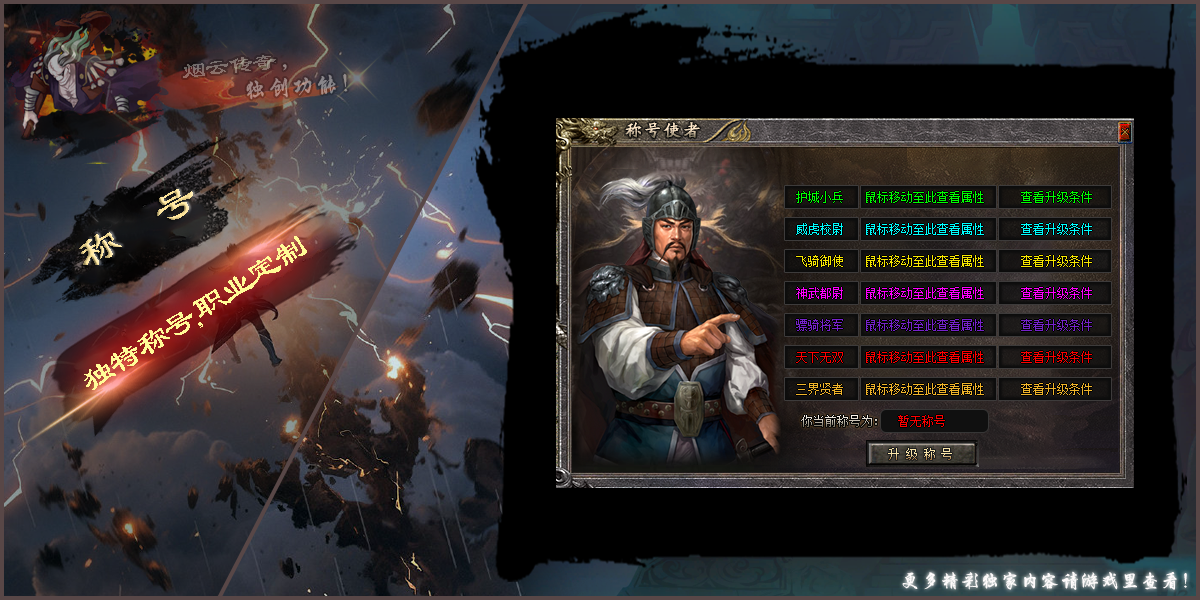The image size is (1200, 600).
Task: View upgrade conditions for 骠骑将军
Action: tap(1055, 326)
